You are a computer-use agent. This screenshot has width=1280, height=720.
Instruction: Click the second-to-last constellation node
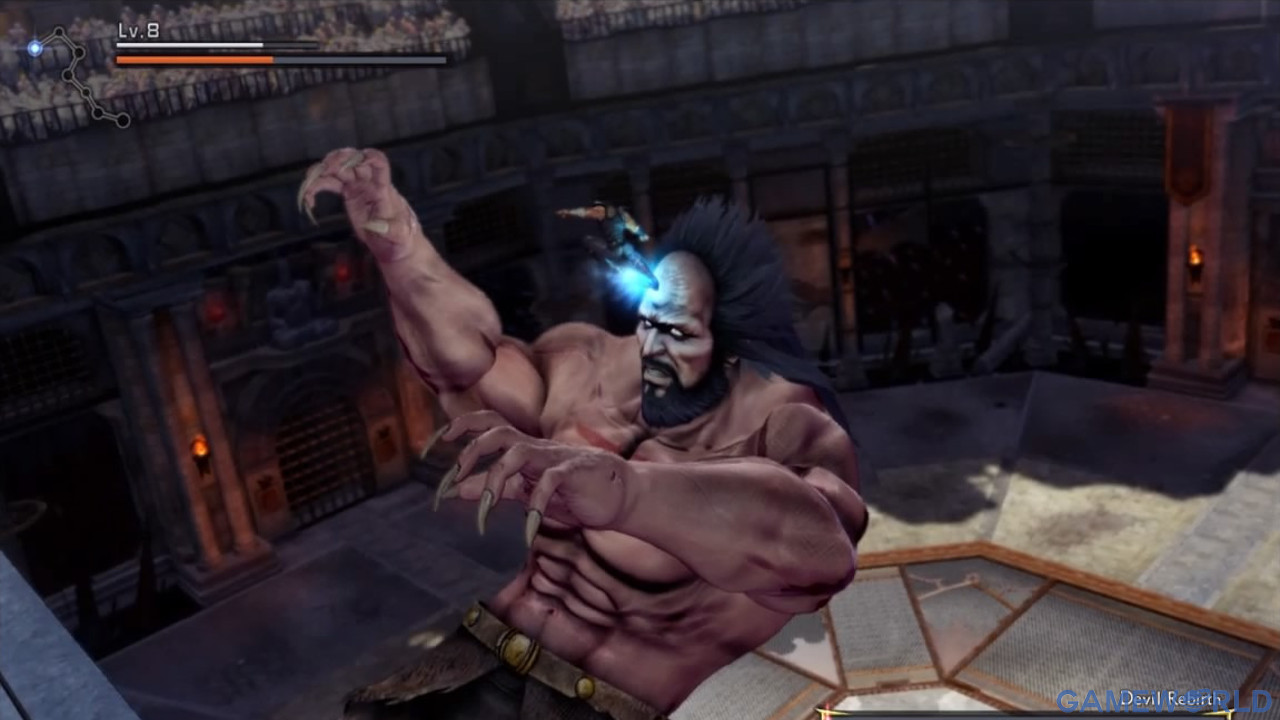pyautogui.click(x=97, y=112)
